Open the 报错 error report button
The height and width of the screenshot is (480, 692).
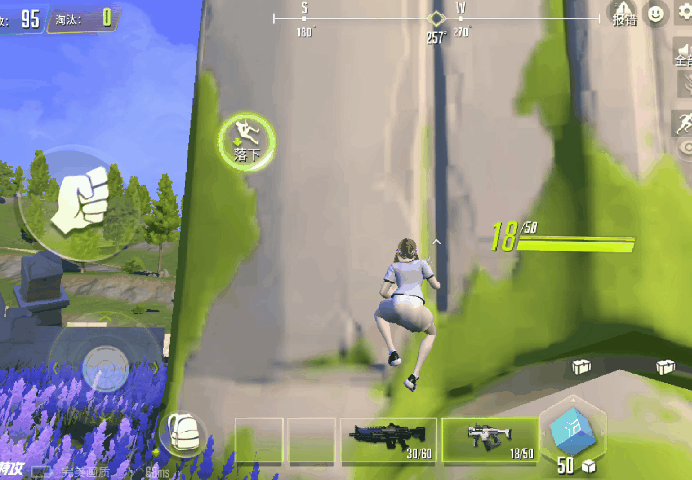coord(622,13)
